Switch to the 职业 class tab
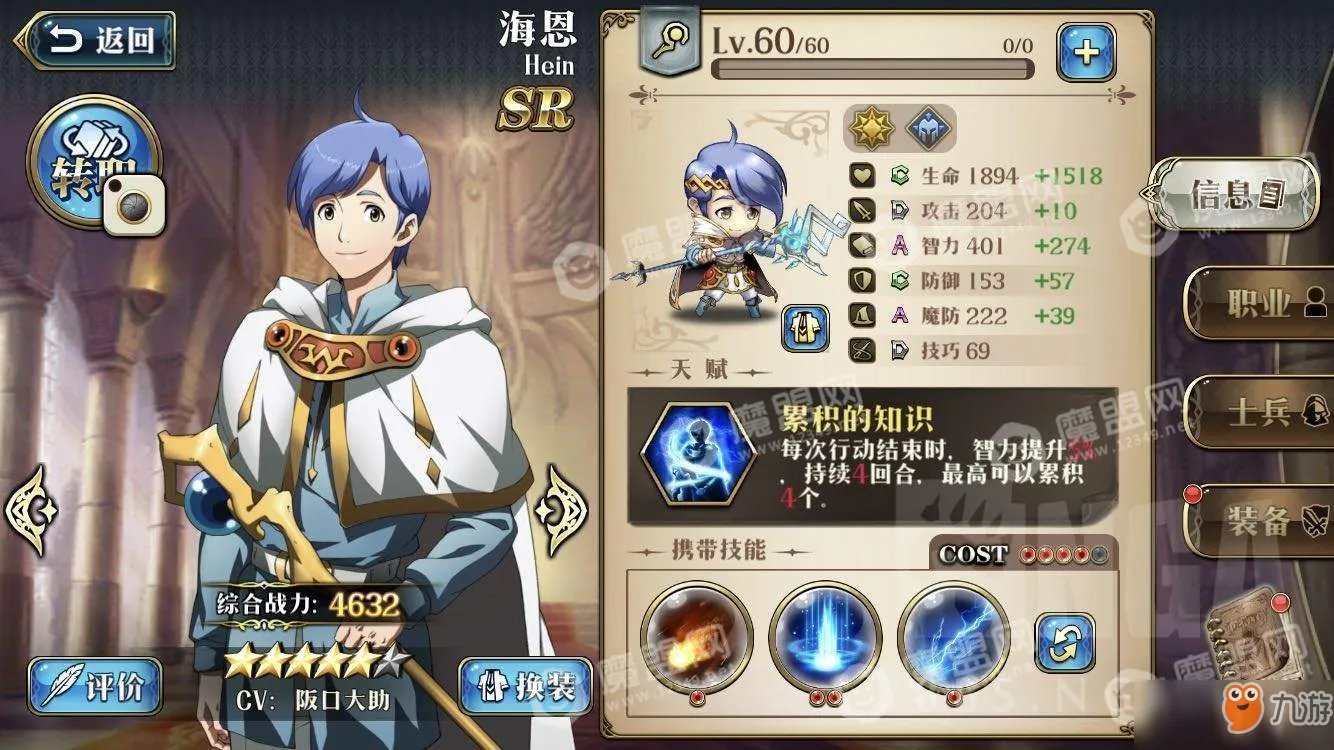The height and width of the screenshot is (750, 1334). click(1260, 303)
